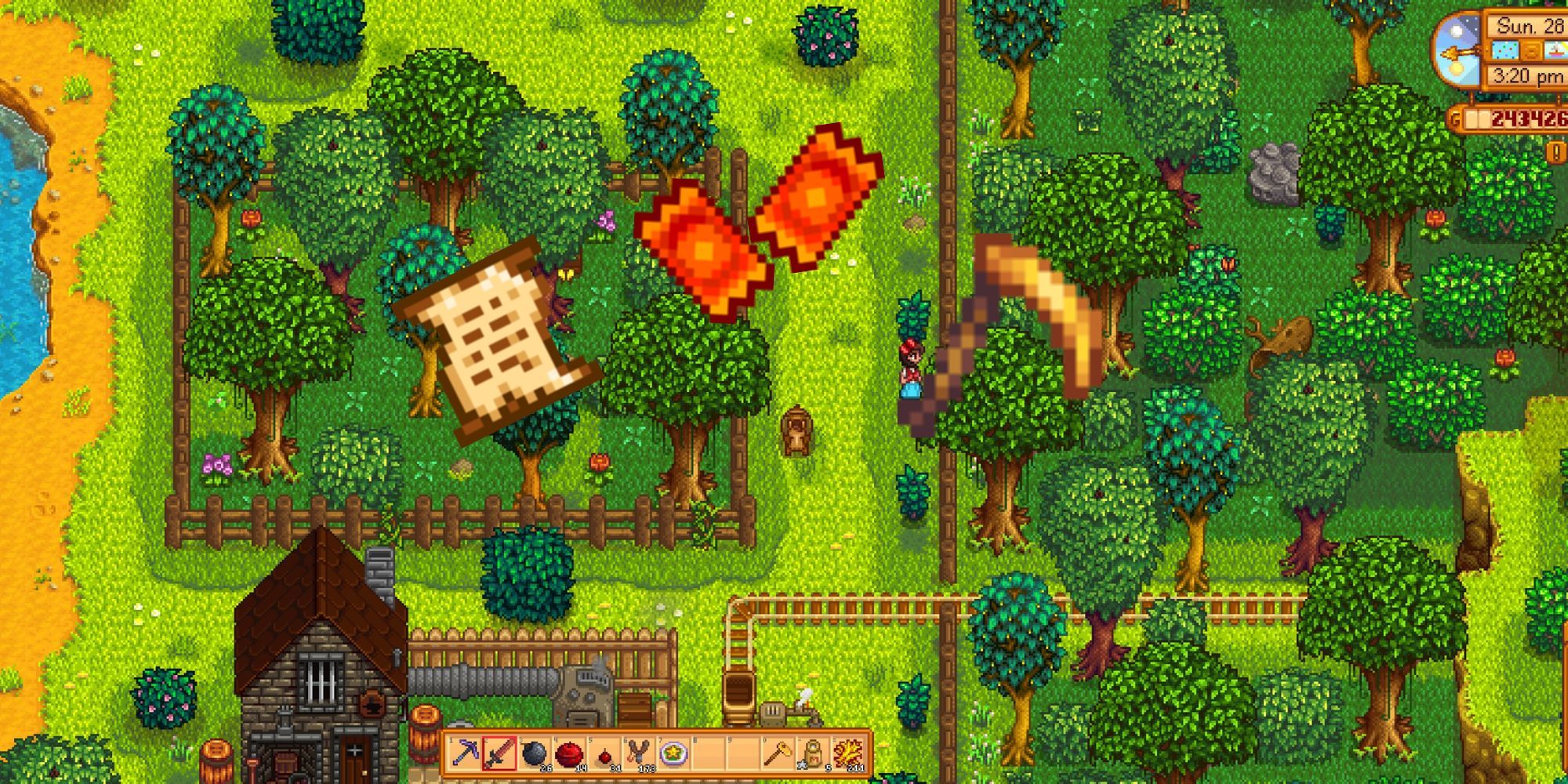Equip the slingshot in hotbar slot 6
Image resolution: width=1568 pixels, height=784 pixels.
(637, 753)
